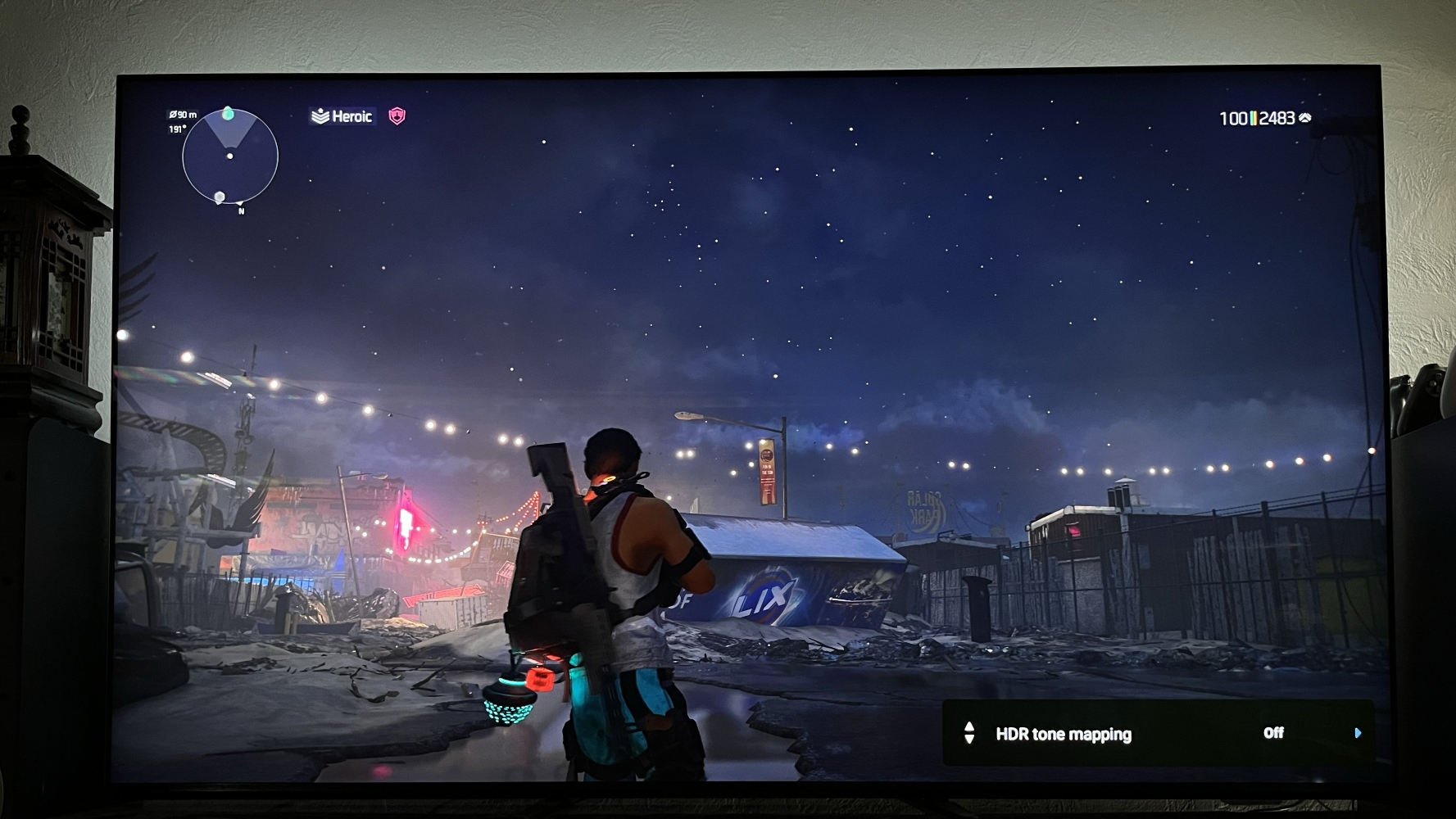Select the HDR tone mapping setting row
1456x819 pixels.
[x=1157, y=734]
